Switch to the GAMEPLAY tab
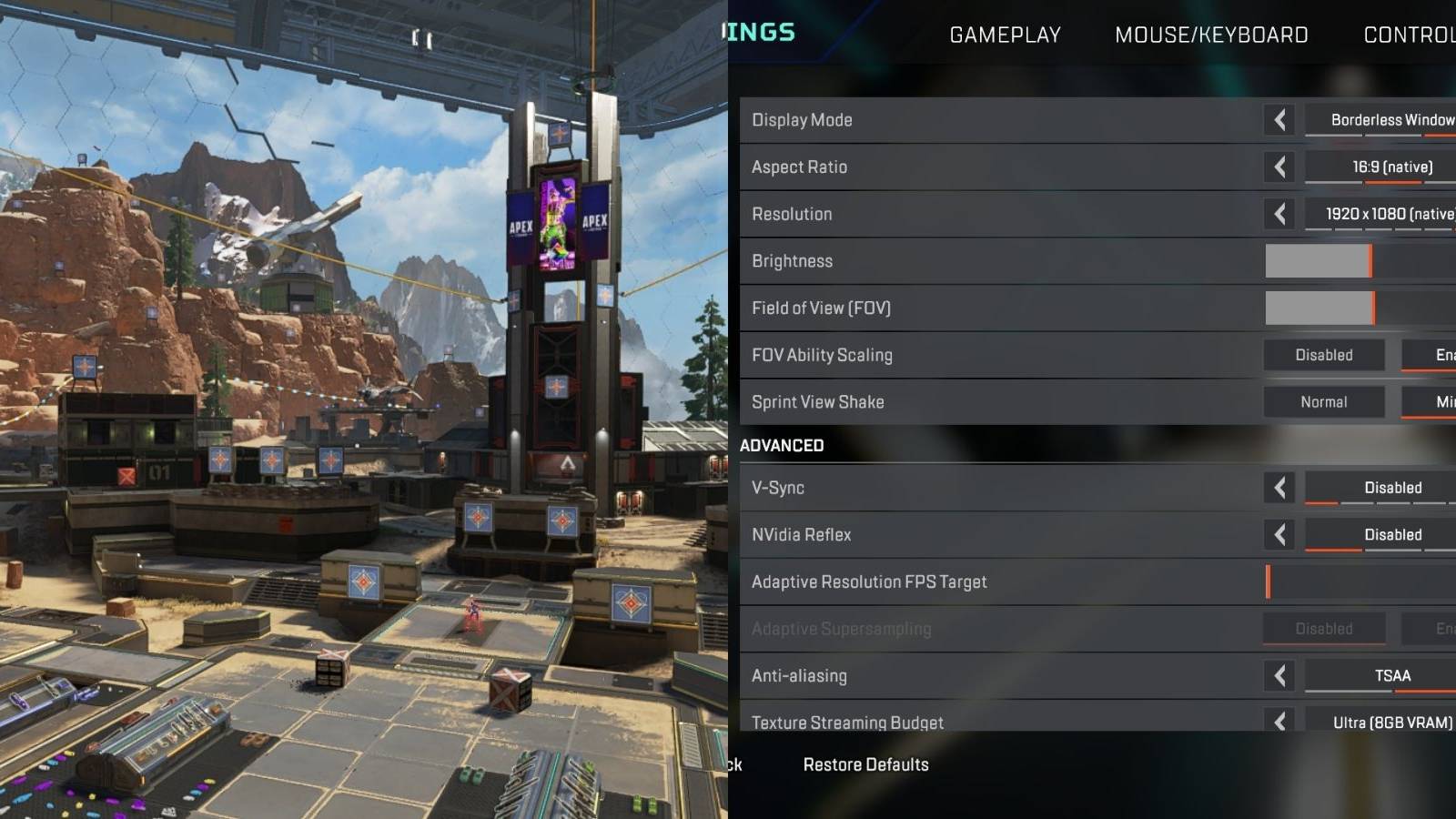Screen dimensions: 1456x819 [x=1005, y=35]
